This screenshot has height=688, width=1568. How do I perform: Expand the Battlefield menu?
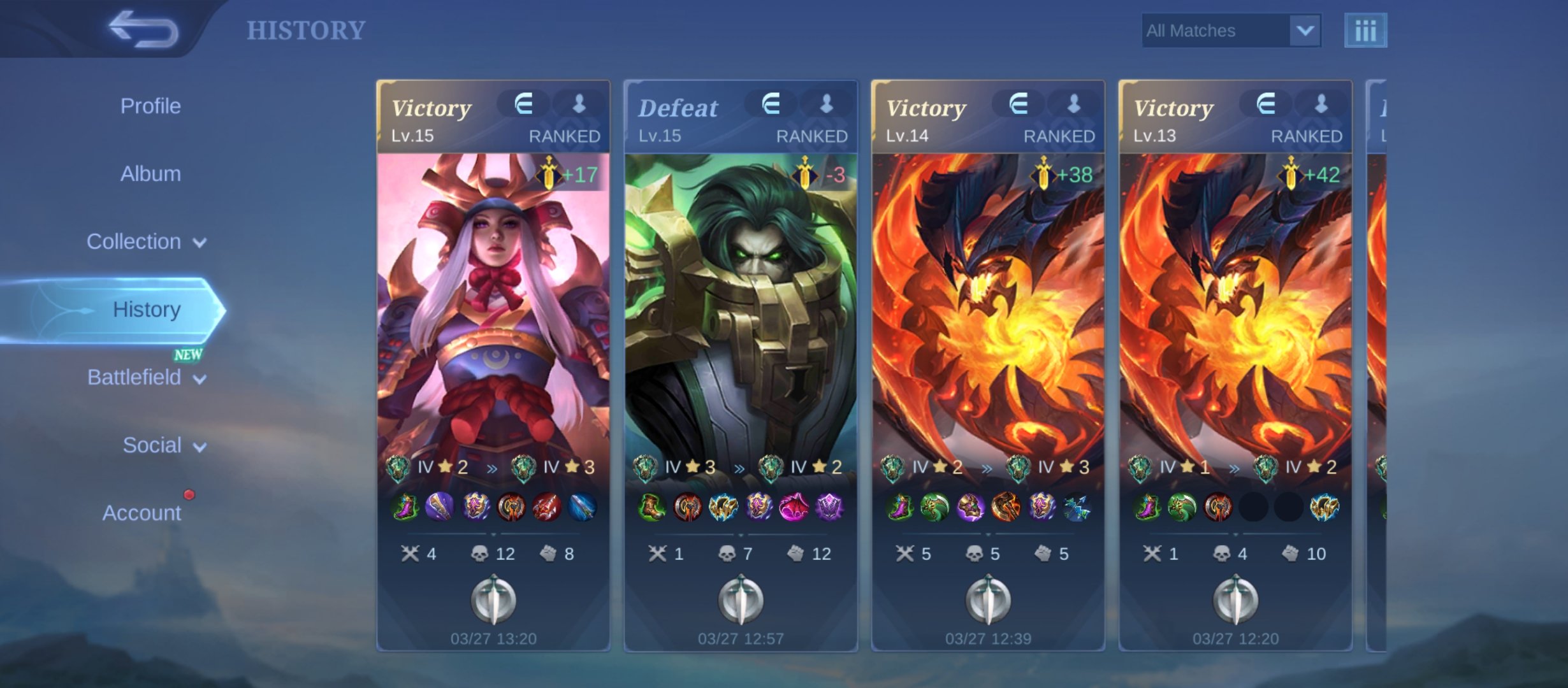146,378
